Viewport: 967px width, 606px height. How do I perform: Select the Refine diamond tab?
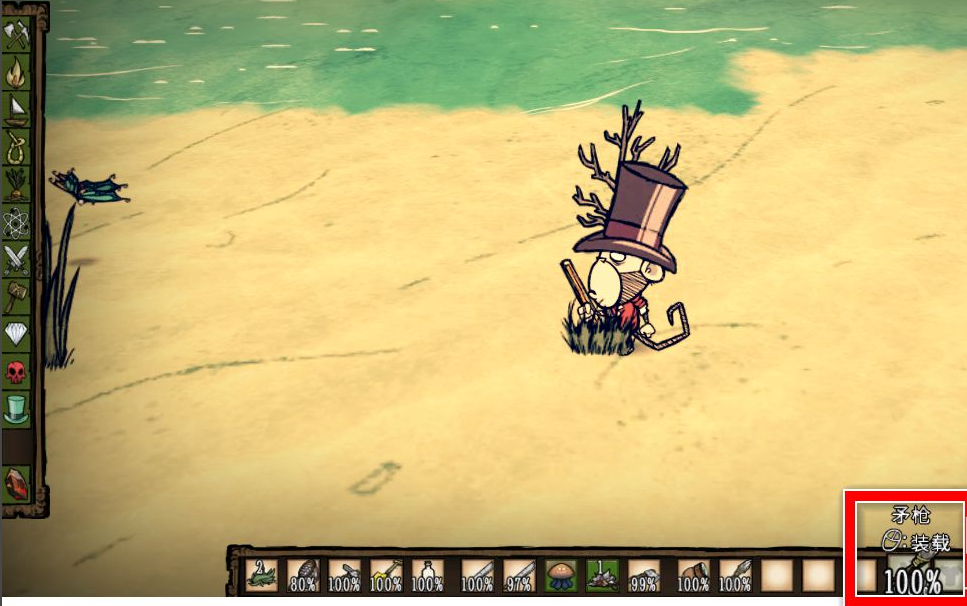[x=17, y=333]
